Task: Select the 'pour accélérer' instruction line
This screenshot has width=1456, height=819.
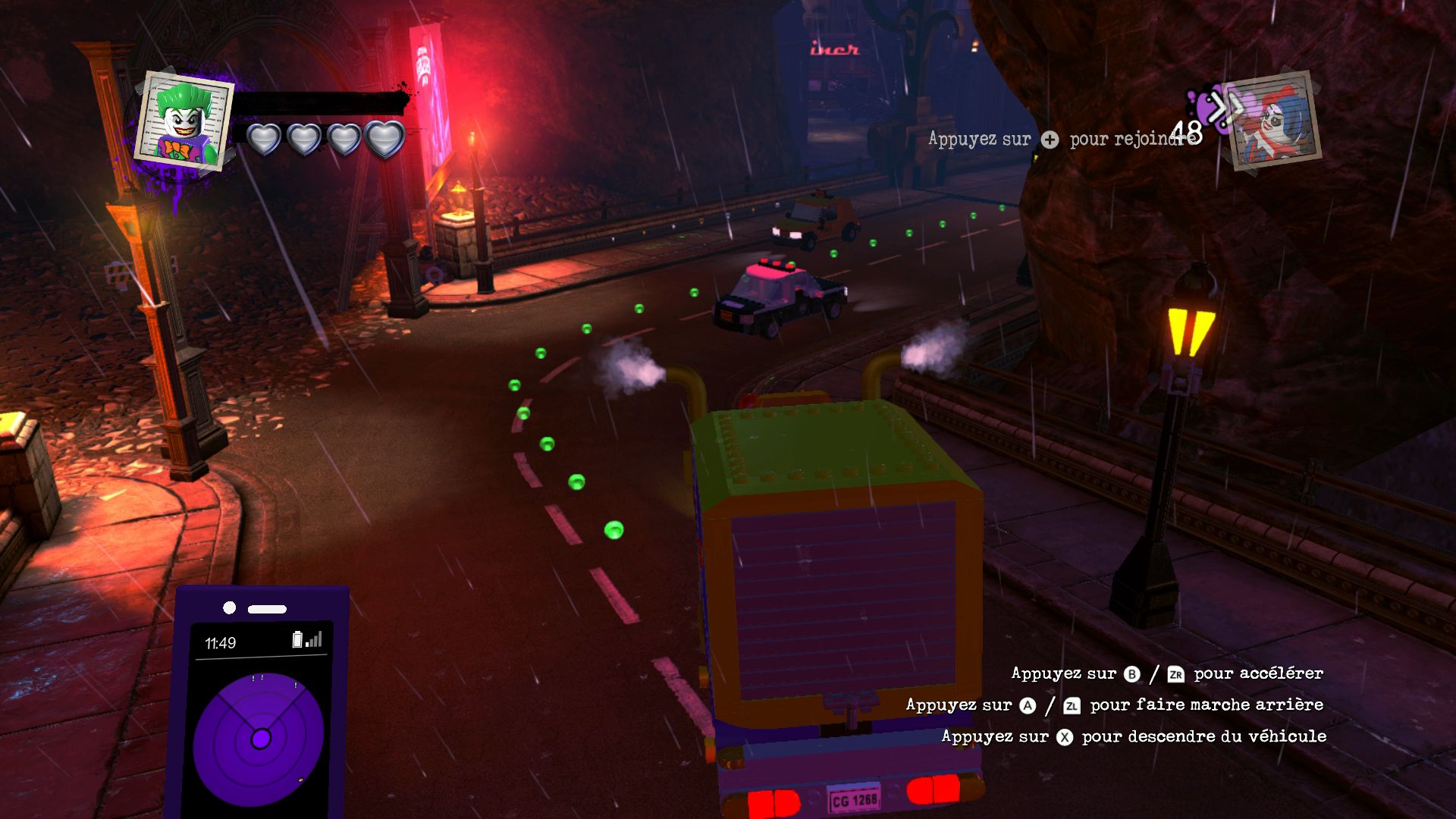Action: click(1257, 673)
